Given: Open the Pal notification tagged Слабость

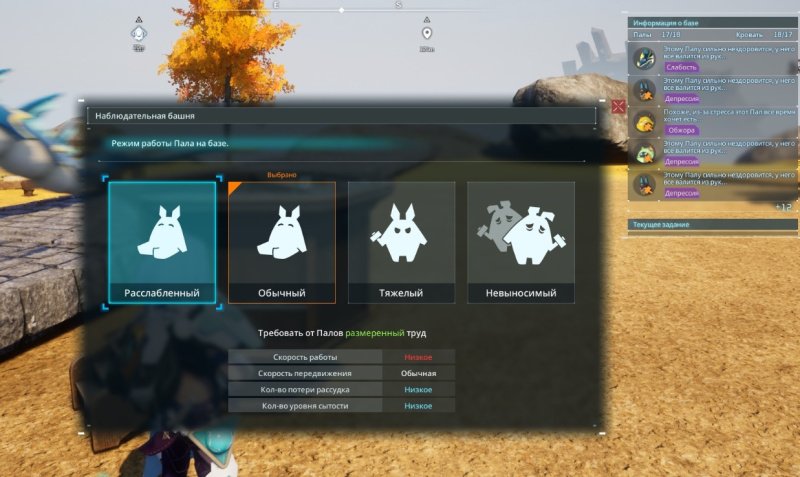Looking at the screenshot, I should coord(713,60).
